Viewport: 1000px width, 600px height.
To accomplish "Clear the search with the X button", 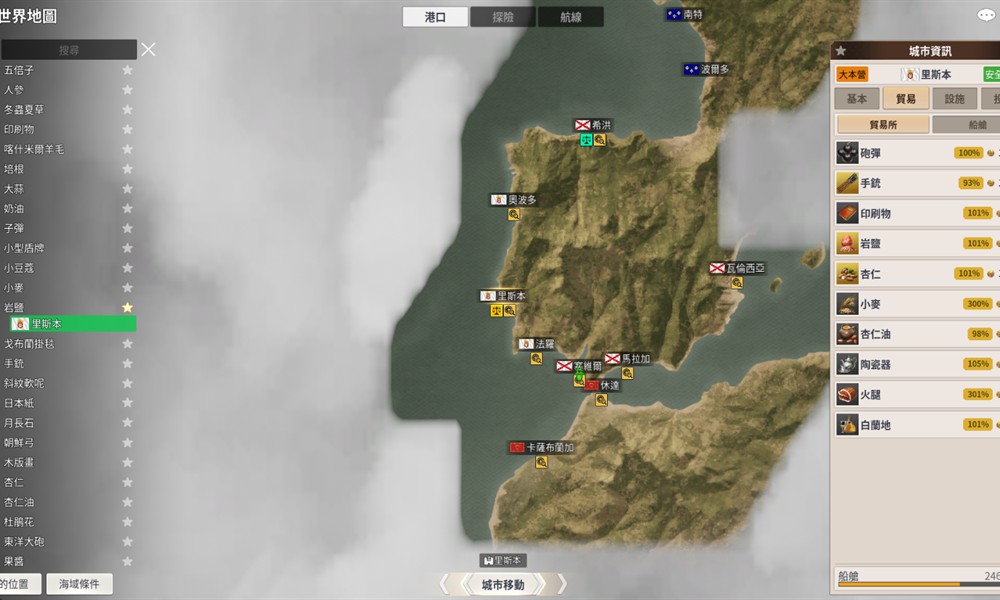I will coord(148,49).
